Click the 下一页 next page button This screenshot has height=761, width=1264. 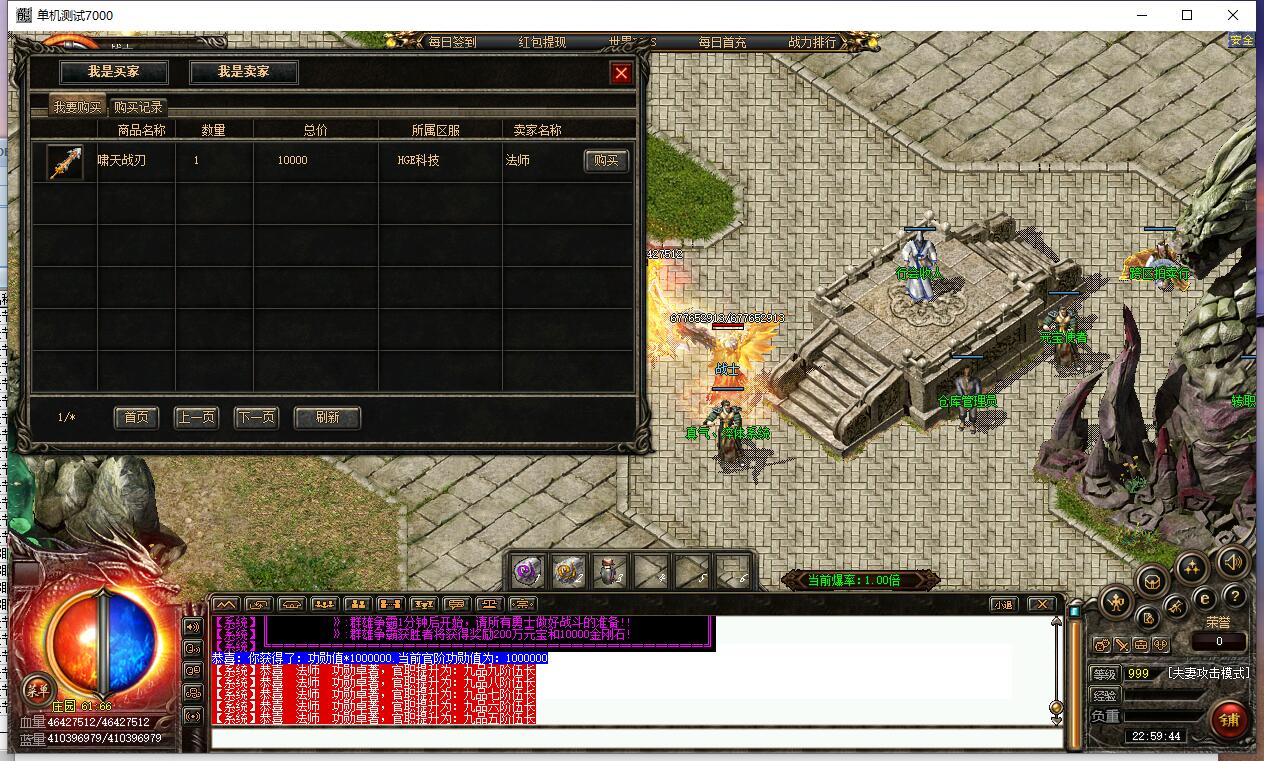[x=256, y=417]
